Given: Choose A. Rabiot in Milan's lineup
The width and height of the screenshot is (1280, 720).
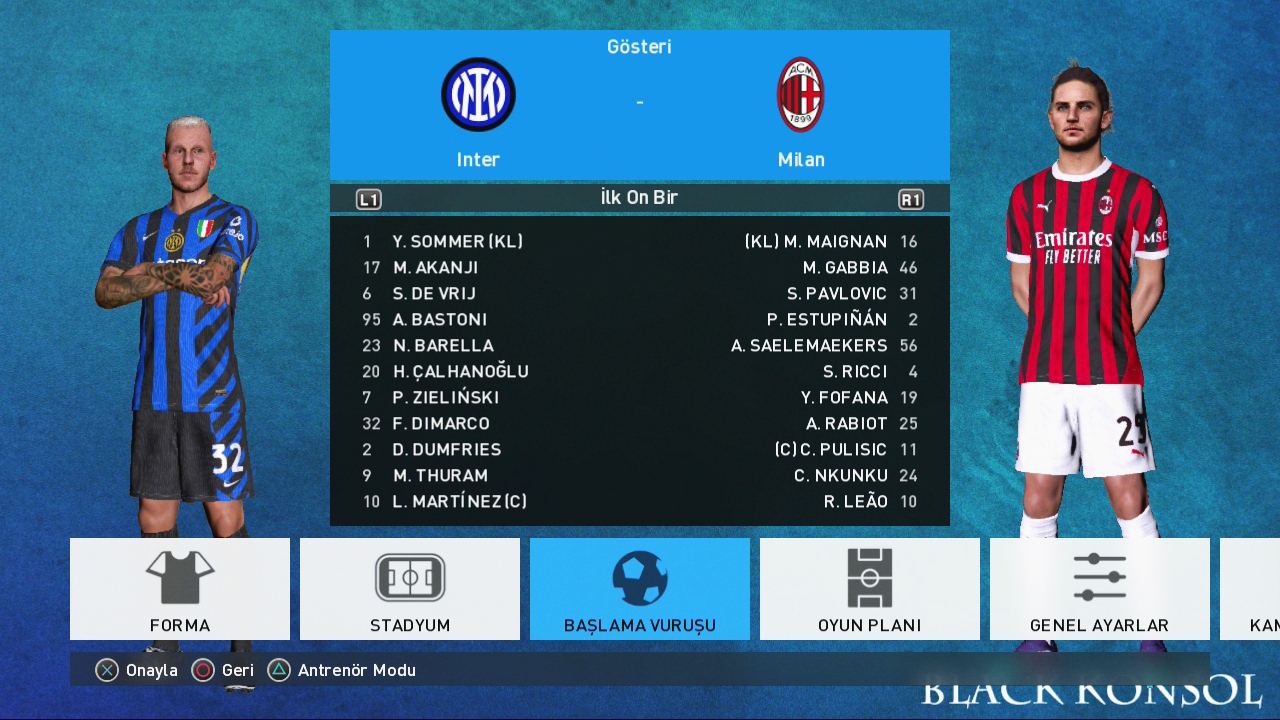Looking at the screenshot, I should coord(846,424).
